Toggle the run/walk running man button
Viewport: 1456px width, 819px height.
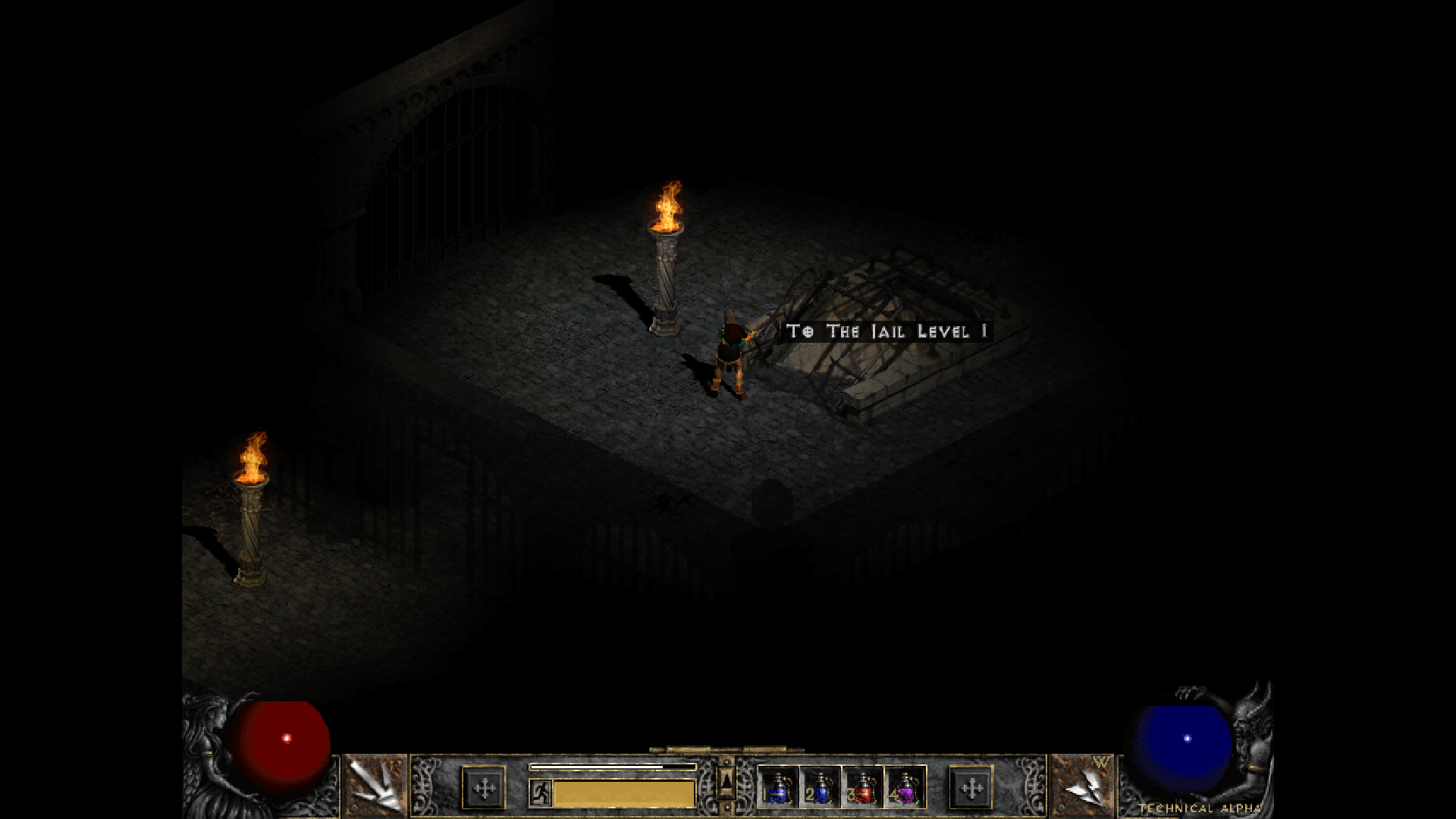tap(540, 792)
